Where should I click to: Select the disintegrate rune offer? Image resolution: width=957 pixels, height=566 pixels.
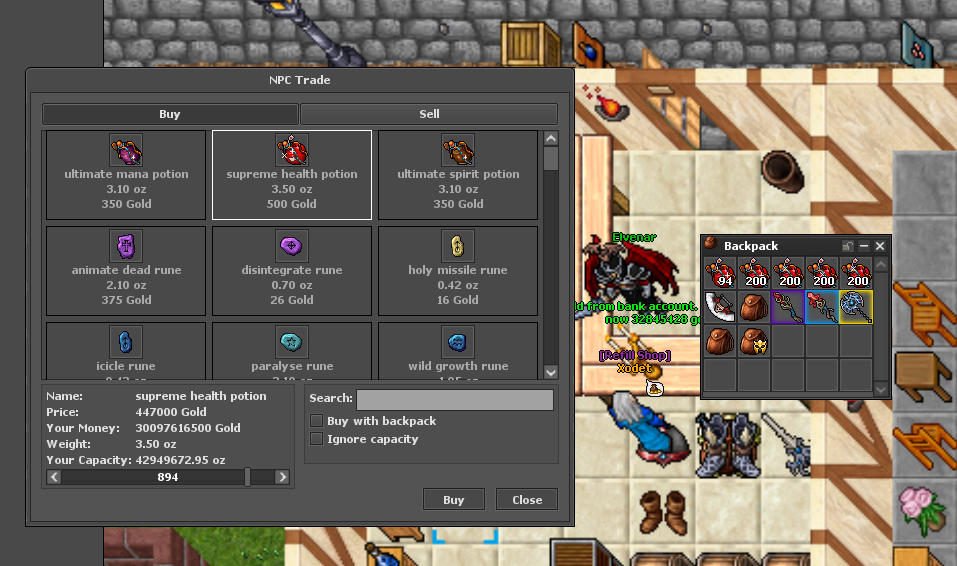click(x=292, y=271)
